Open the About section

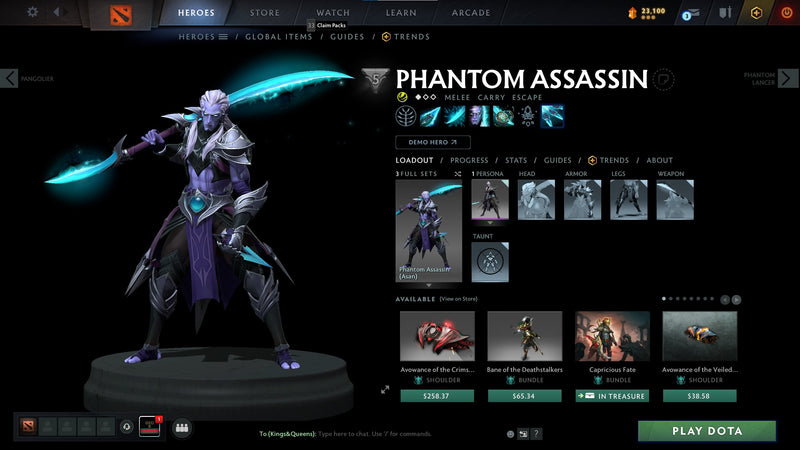tap(659, 160)
